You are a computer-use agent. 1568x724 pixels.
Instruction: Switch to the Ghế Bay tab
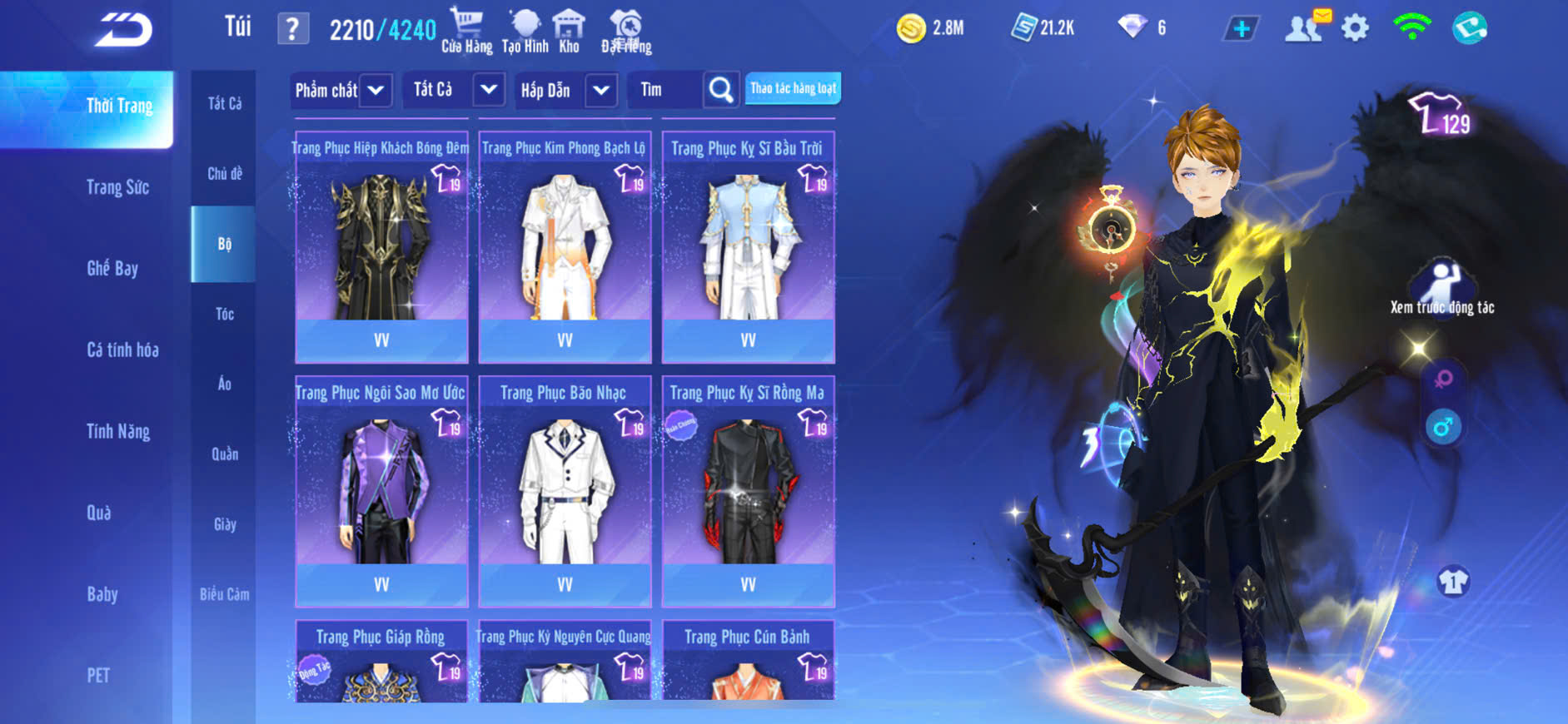pos(112,268)
